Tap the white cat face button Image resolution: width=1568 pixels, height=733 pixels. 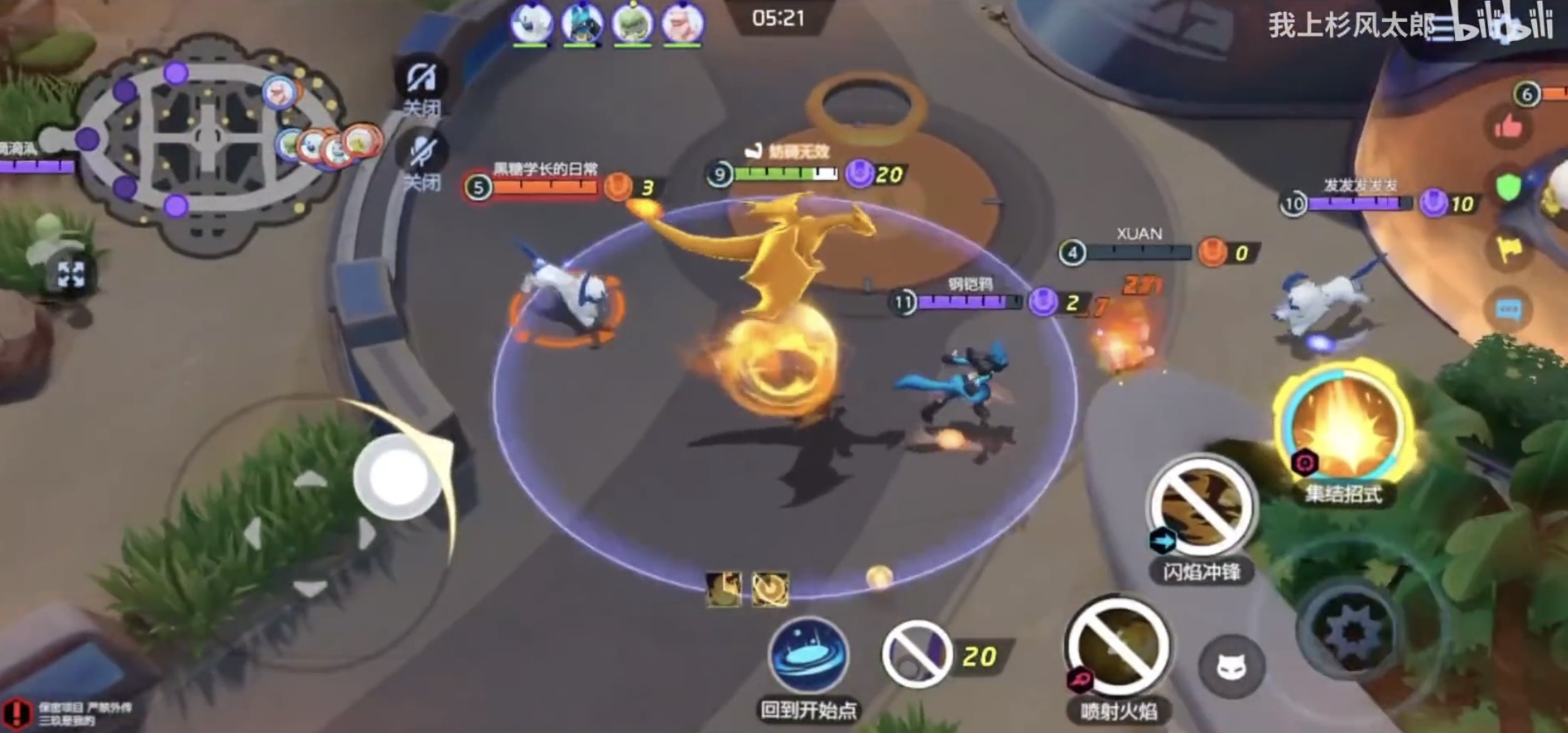click(x=1231, y=666)
